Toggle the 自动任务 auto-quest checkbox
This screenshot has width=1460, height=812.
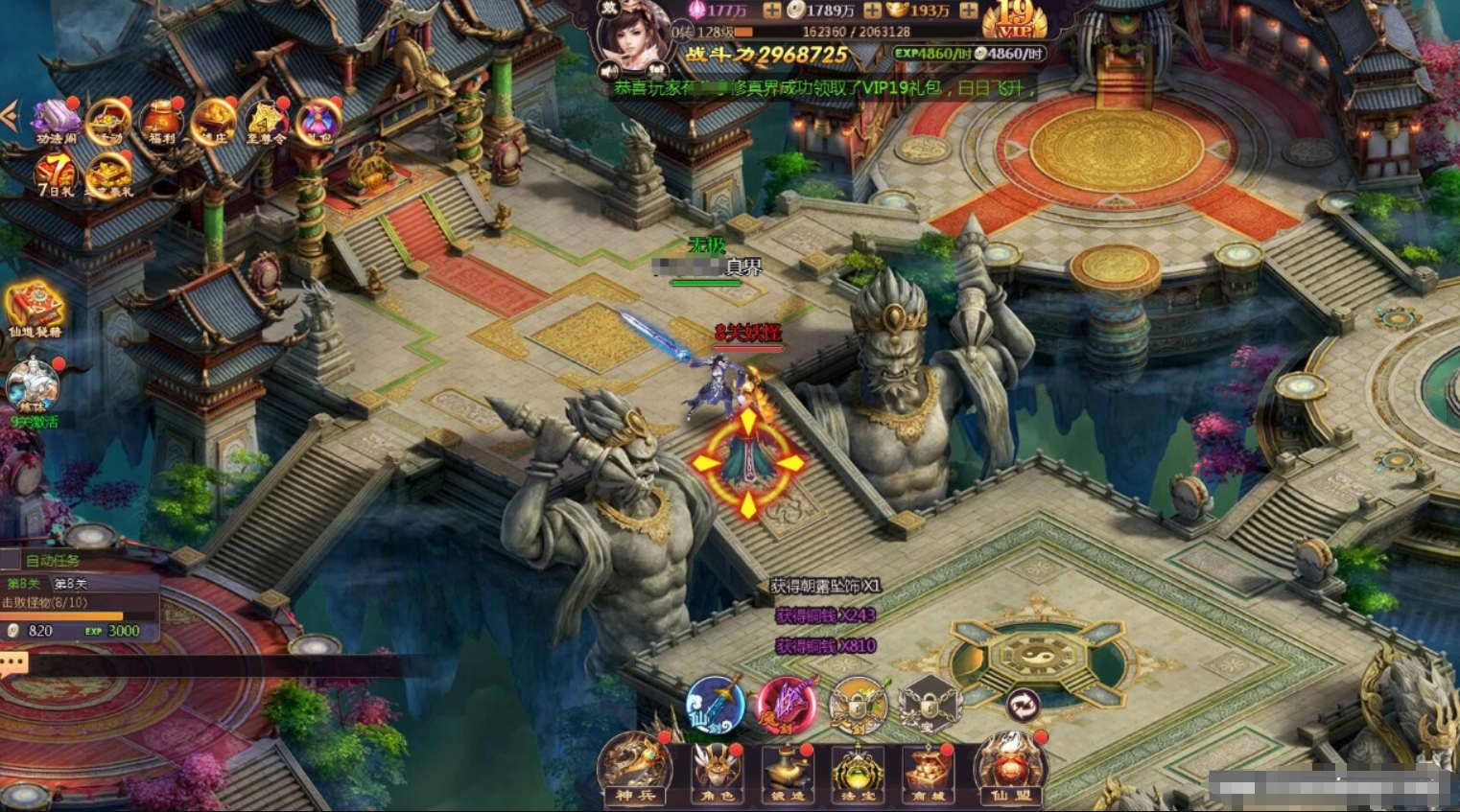(11, 560)
